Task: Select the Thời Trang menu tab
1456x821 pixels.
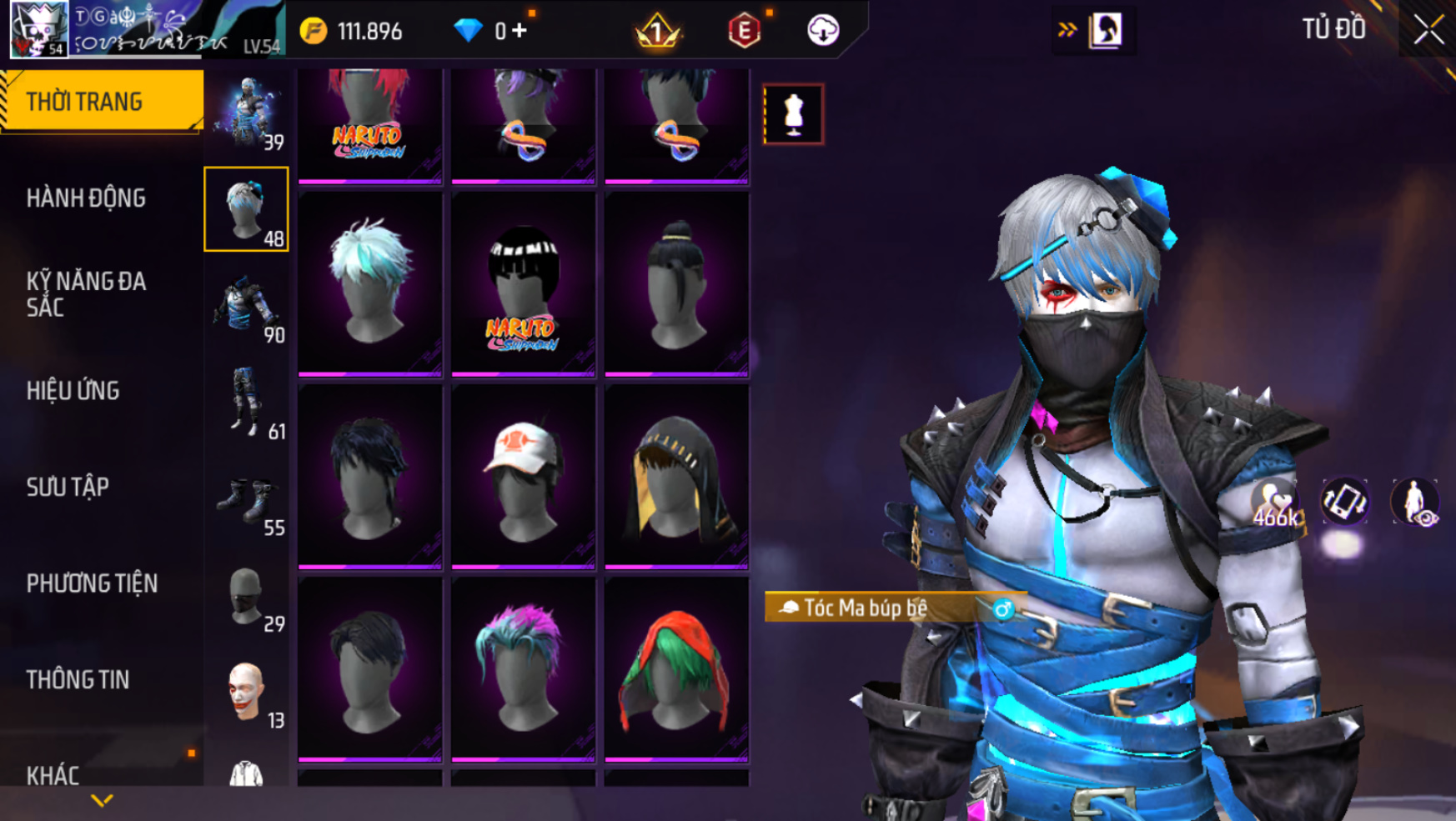Action: 84,102
